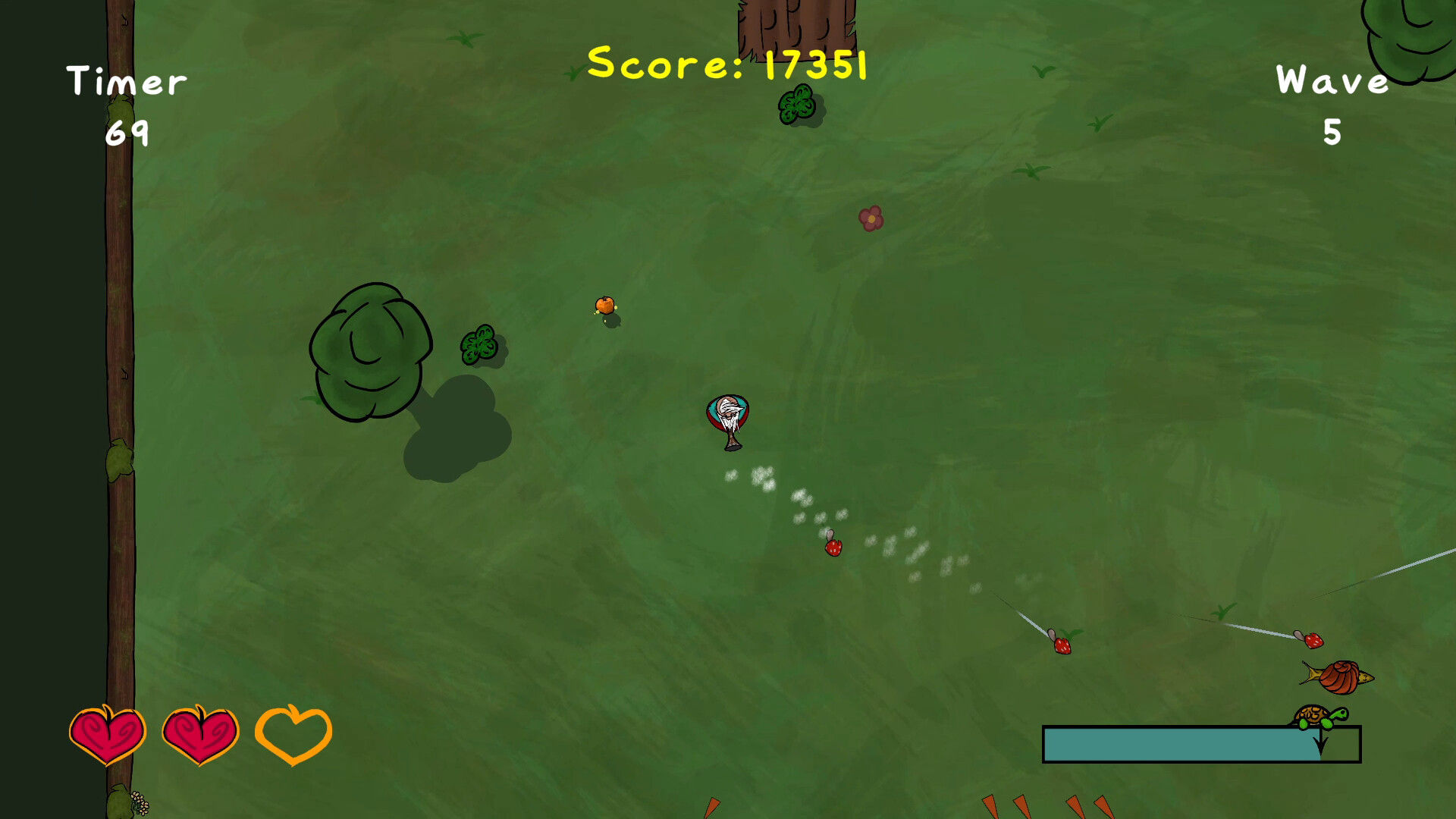Image resolution: width=1456 pixels, height=819 pixels.
Task: Click the Timer 69 counter
Action: (127, 135)
